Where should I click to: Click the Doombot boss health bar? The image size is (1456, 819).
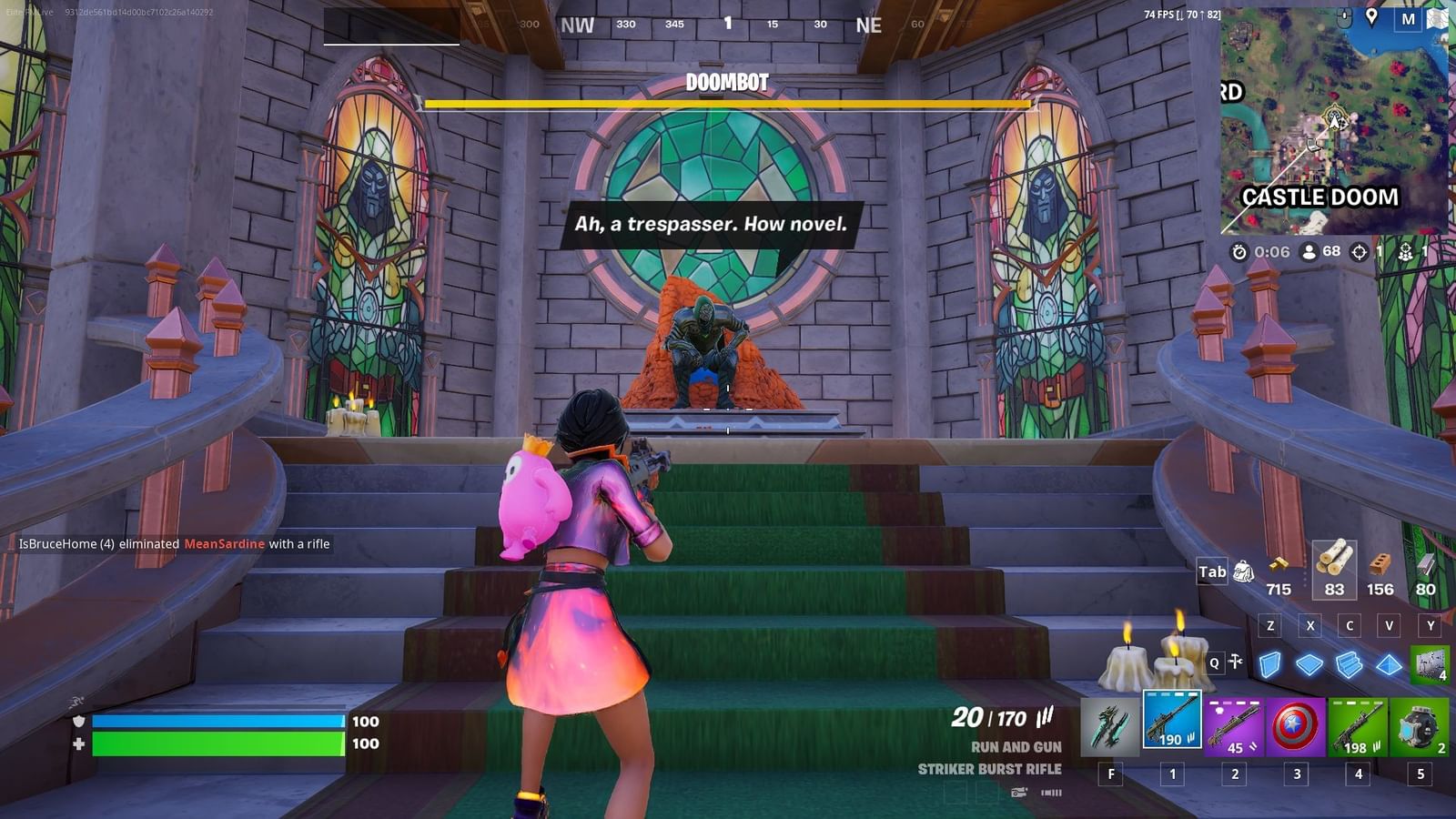click(728, 104)
